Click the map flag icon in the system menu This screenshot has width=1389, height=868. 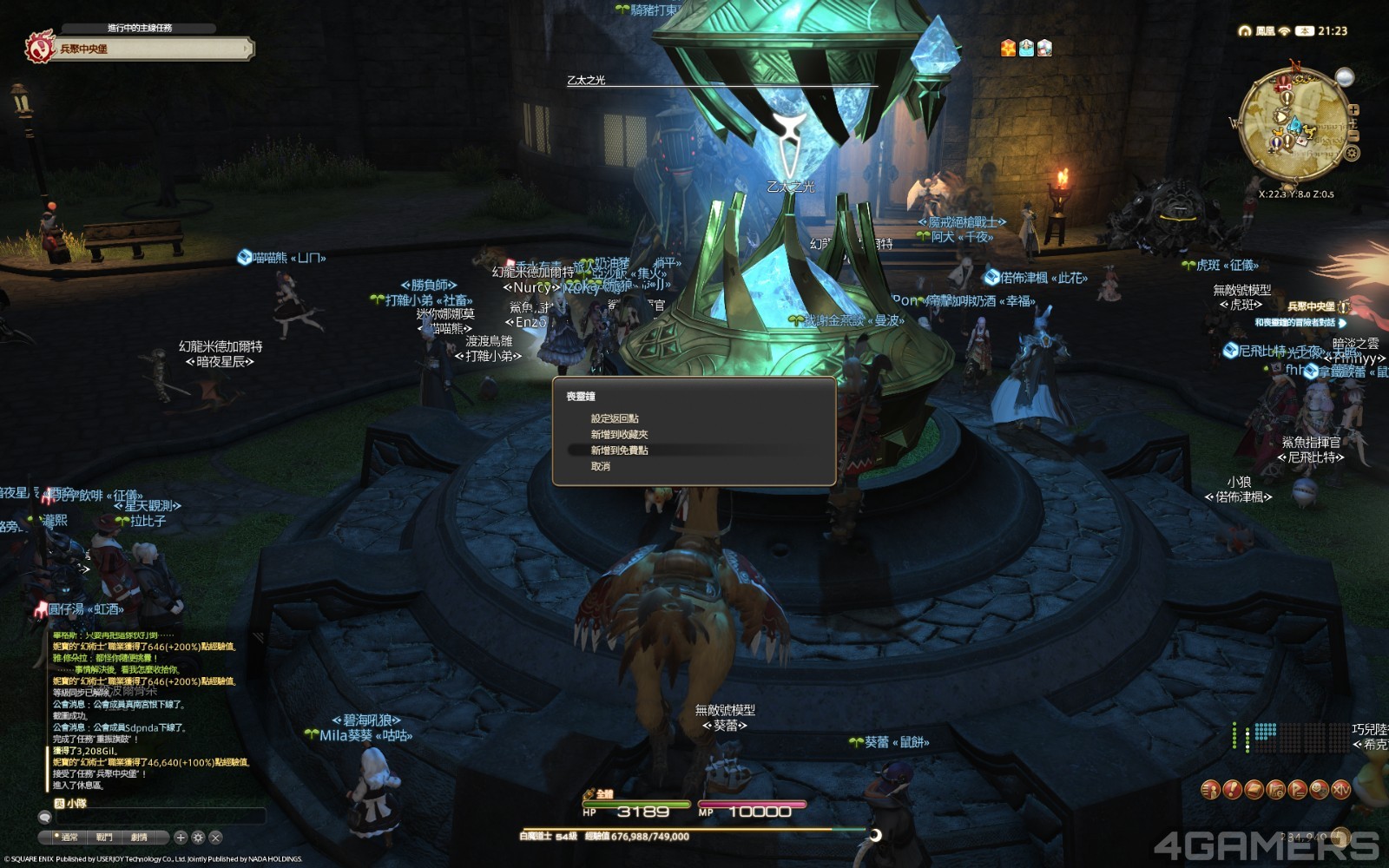1296,791
